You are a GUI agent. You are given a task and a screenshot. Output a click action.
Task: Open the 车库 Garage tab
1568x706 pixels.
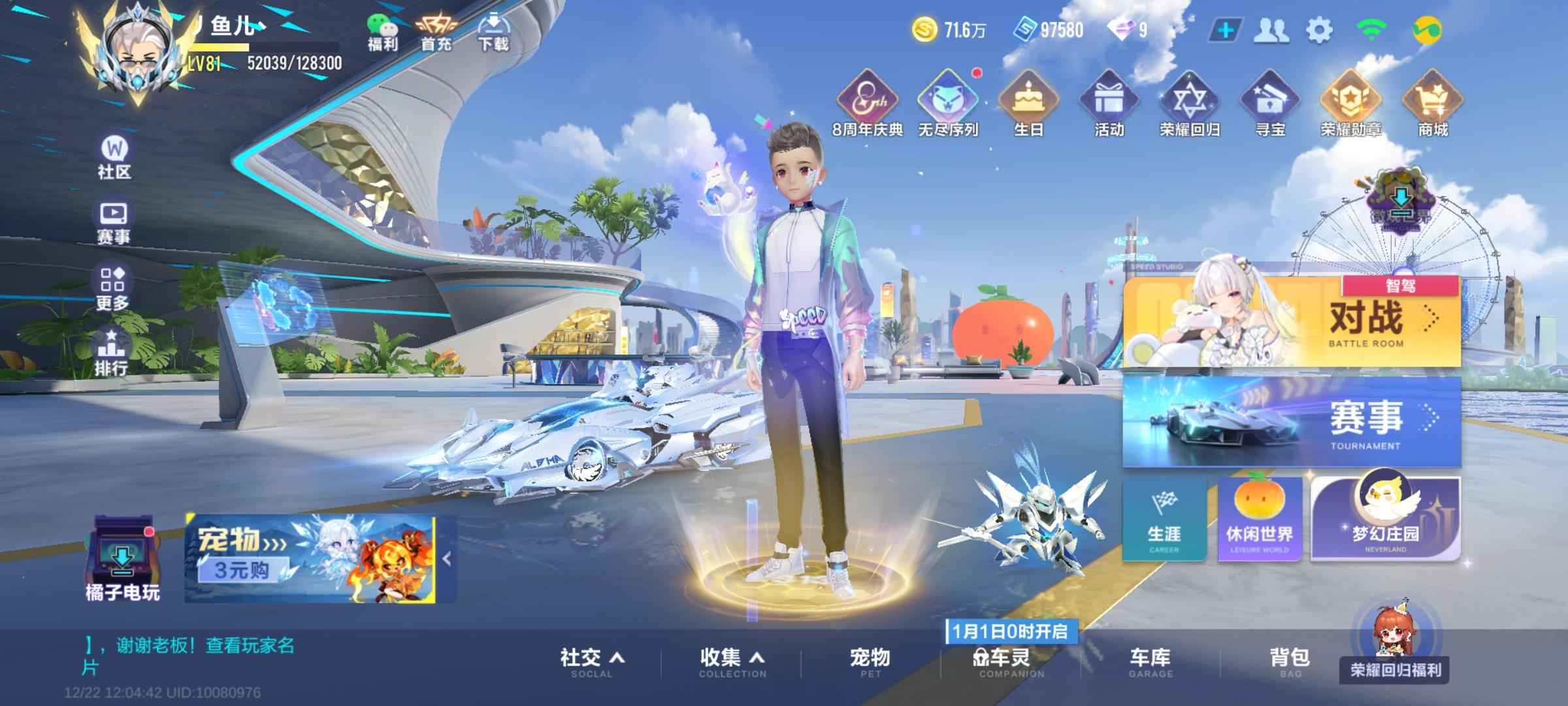tap(1150, 662)
